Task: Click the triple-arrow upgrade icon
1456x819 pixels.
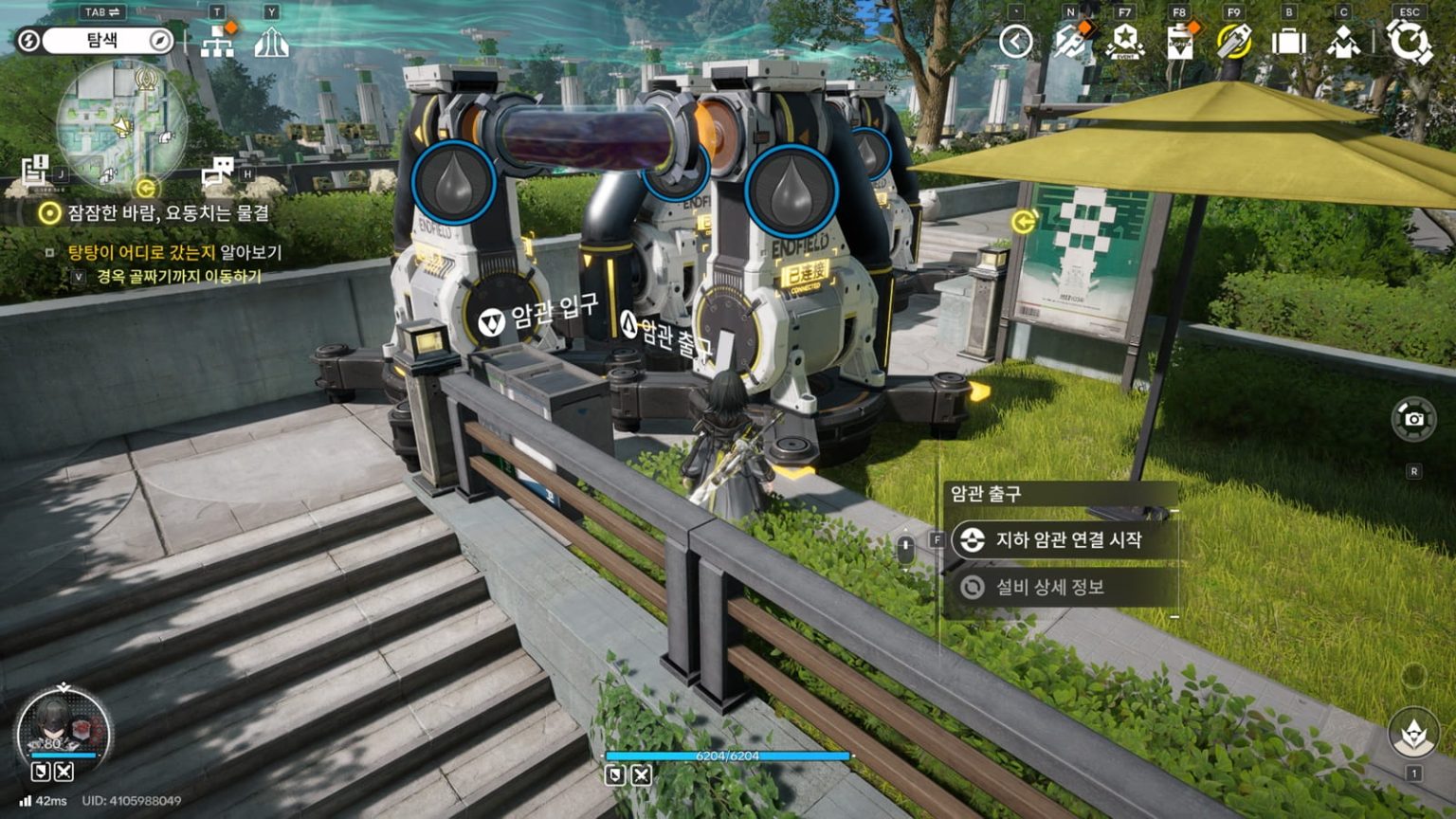Action: point(271,42)
